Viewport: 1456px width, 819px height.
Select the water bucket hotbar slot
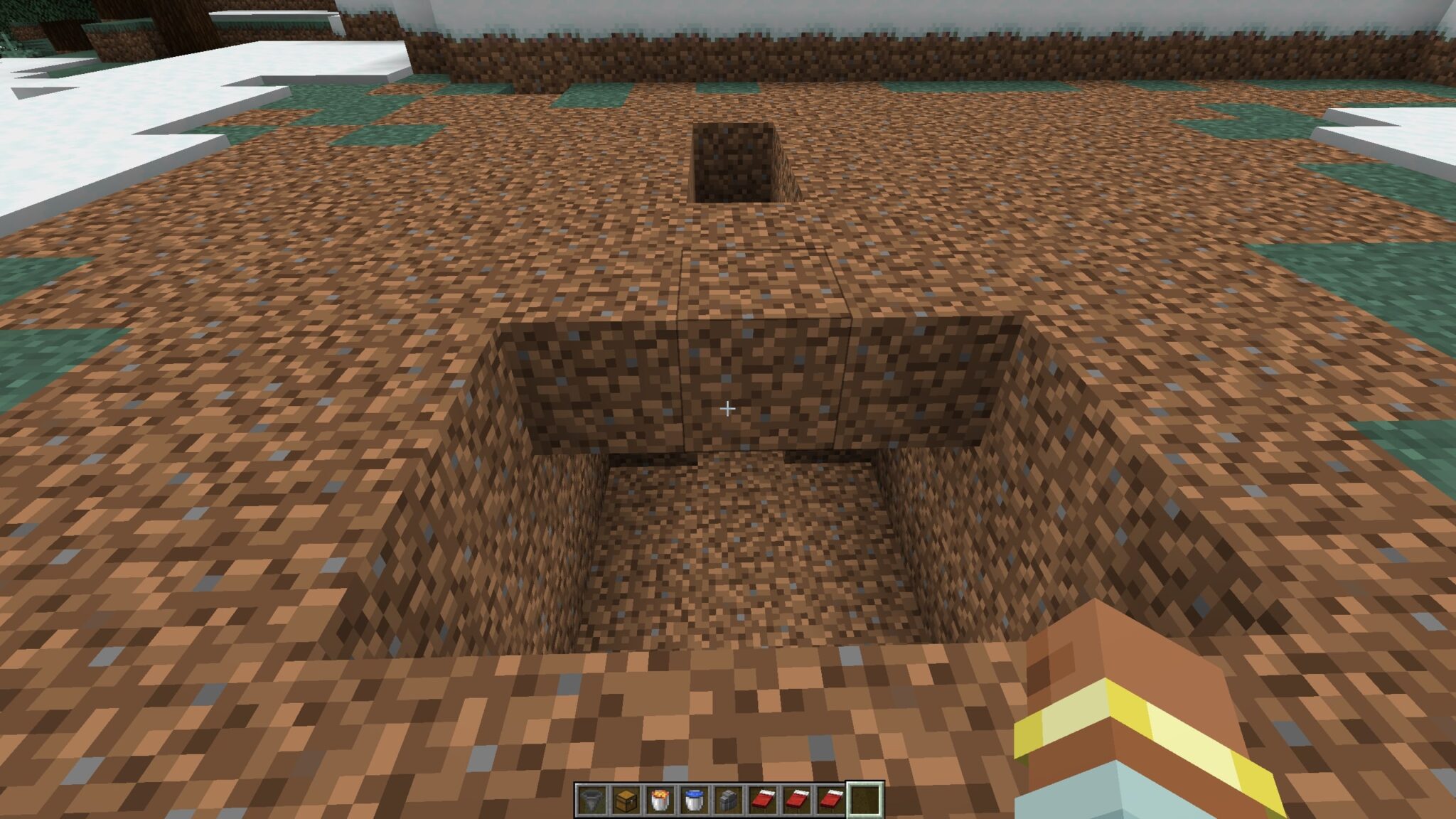pos(693,800)
